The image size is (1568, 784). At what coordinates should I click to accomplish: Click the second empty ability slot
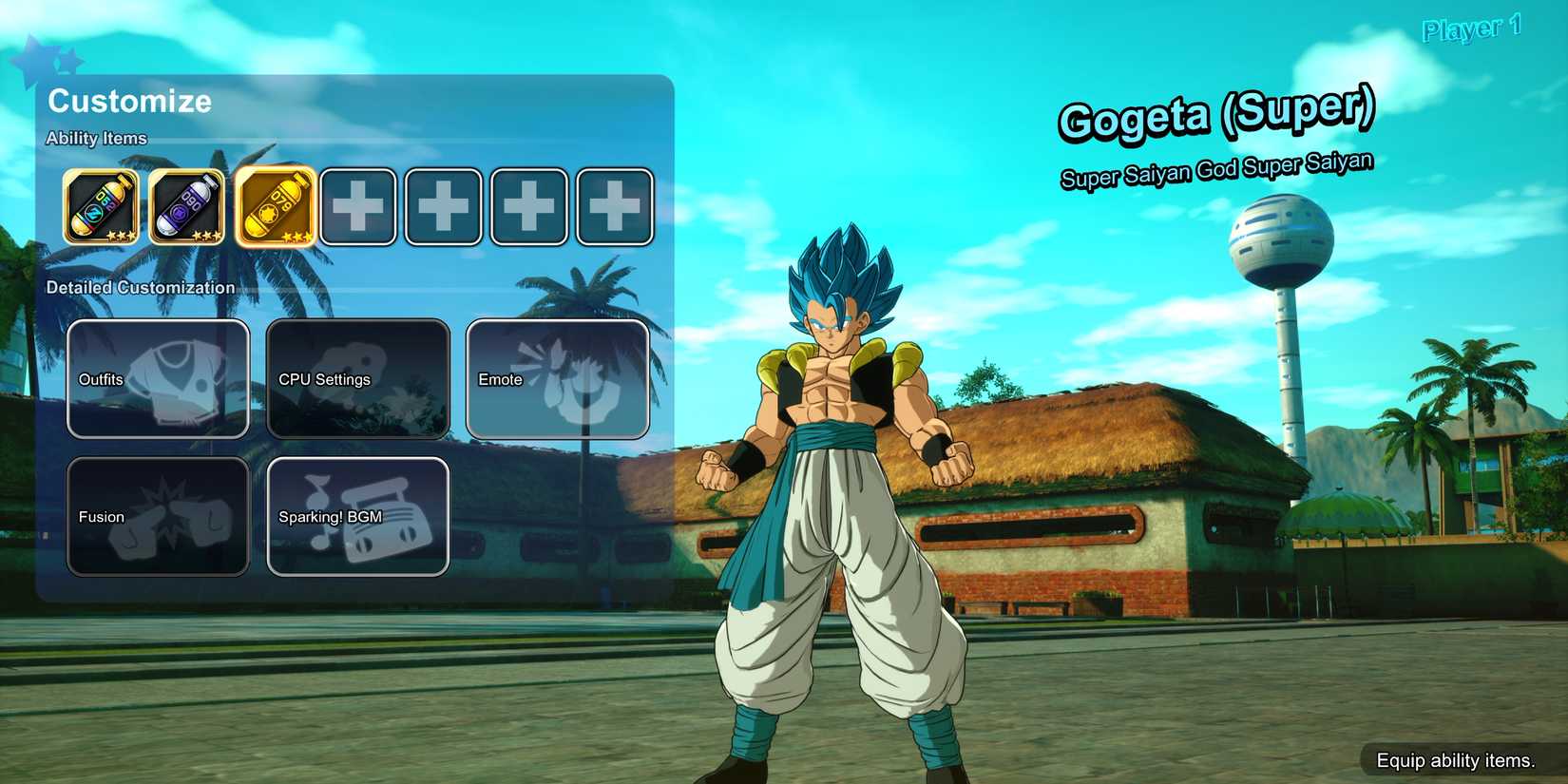443,205
